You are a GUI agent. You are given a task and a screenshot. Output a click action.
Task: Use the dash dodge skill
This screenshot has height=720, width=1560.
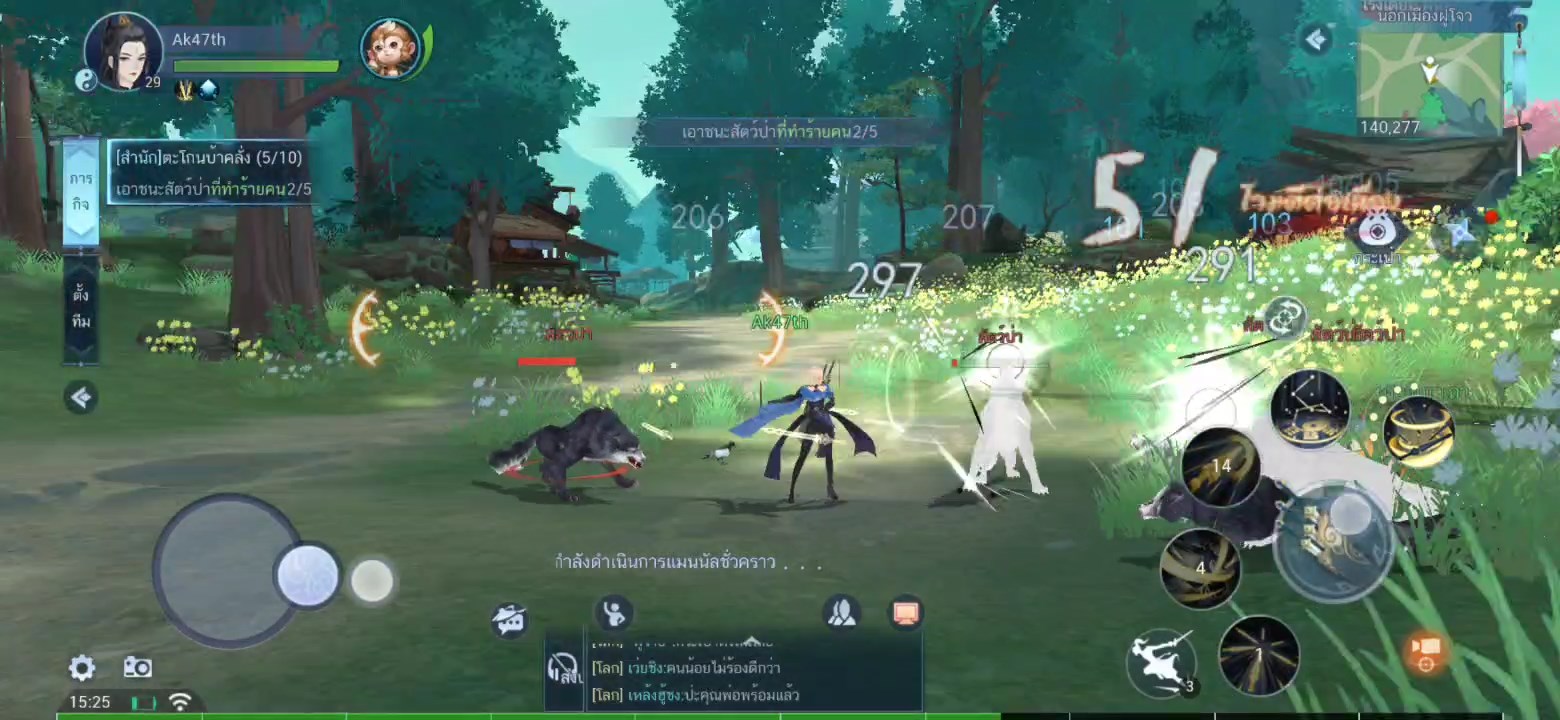click(x=1160, y=661)
